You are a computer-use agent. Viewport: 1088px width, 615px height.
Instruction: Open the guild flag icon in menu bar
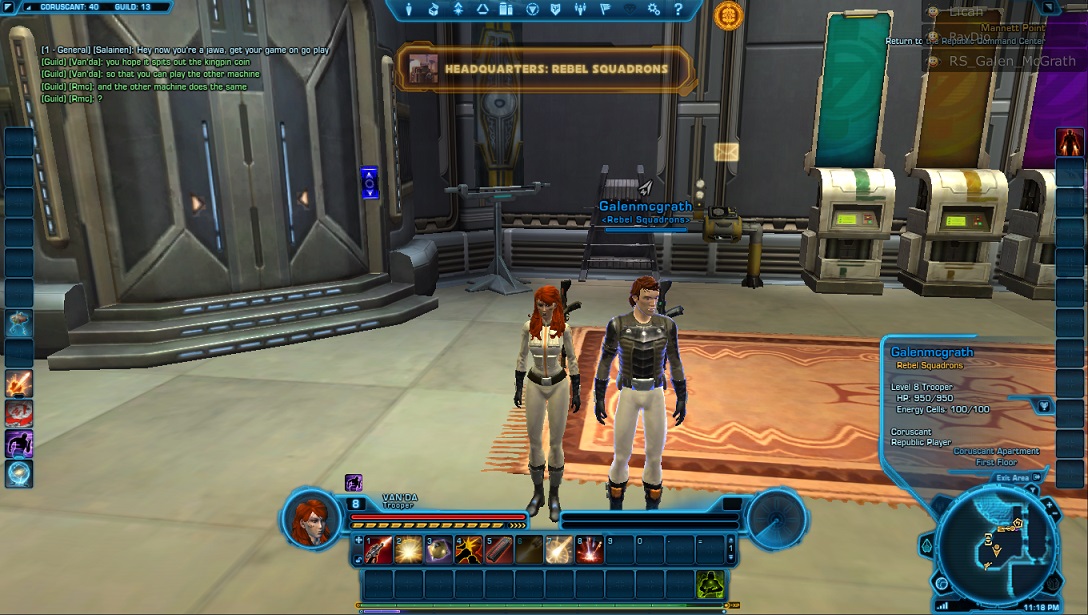pos(605,9)
